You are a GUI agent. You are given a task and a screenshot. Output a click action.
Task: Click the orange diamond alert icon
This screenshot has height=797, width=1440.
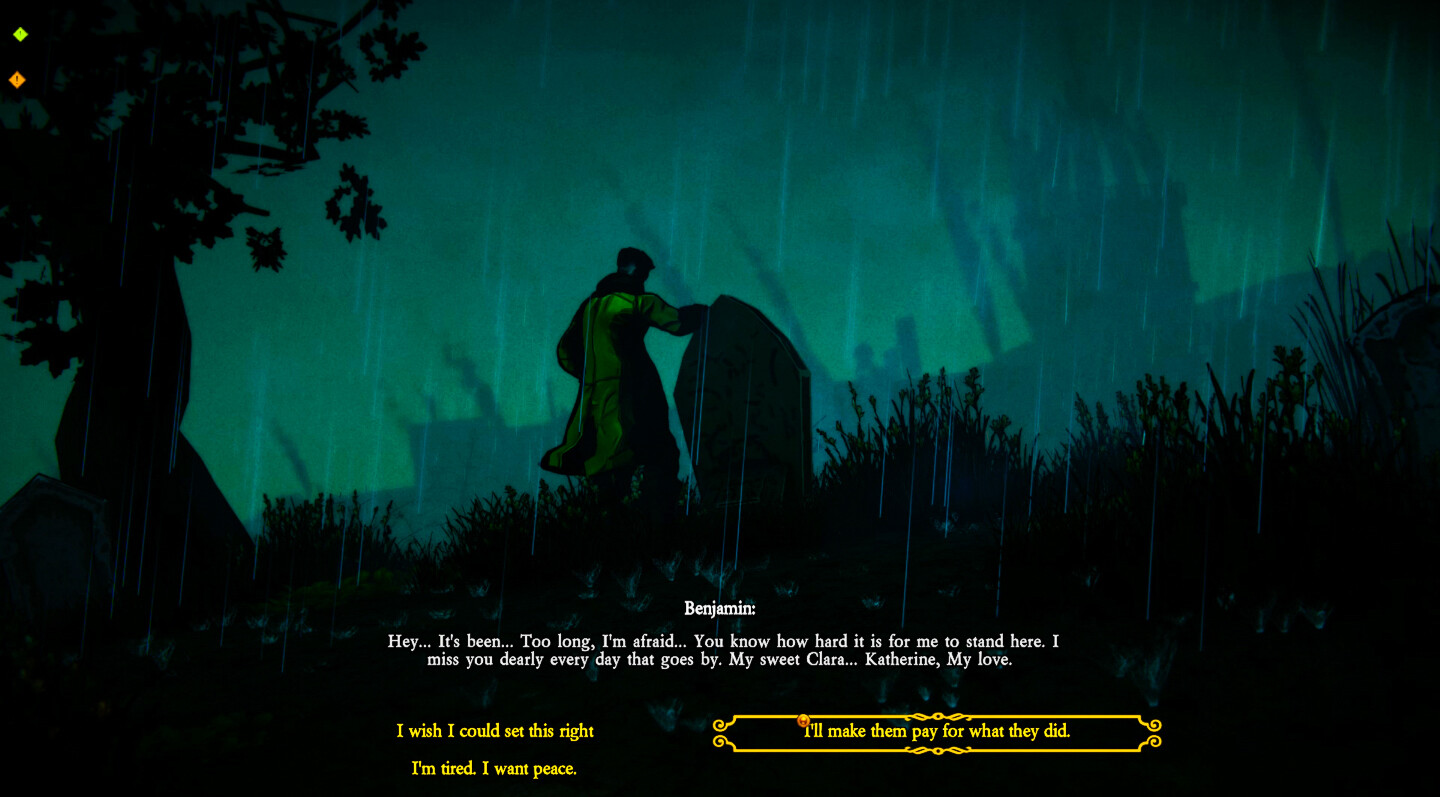click(16, 79)
